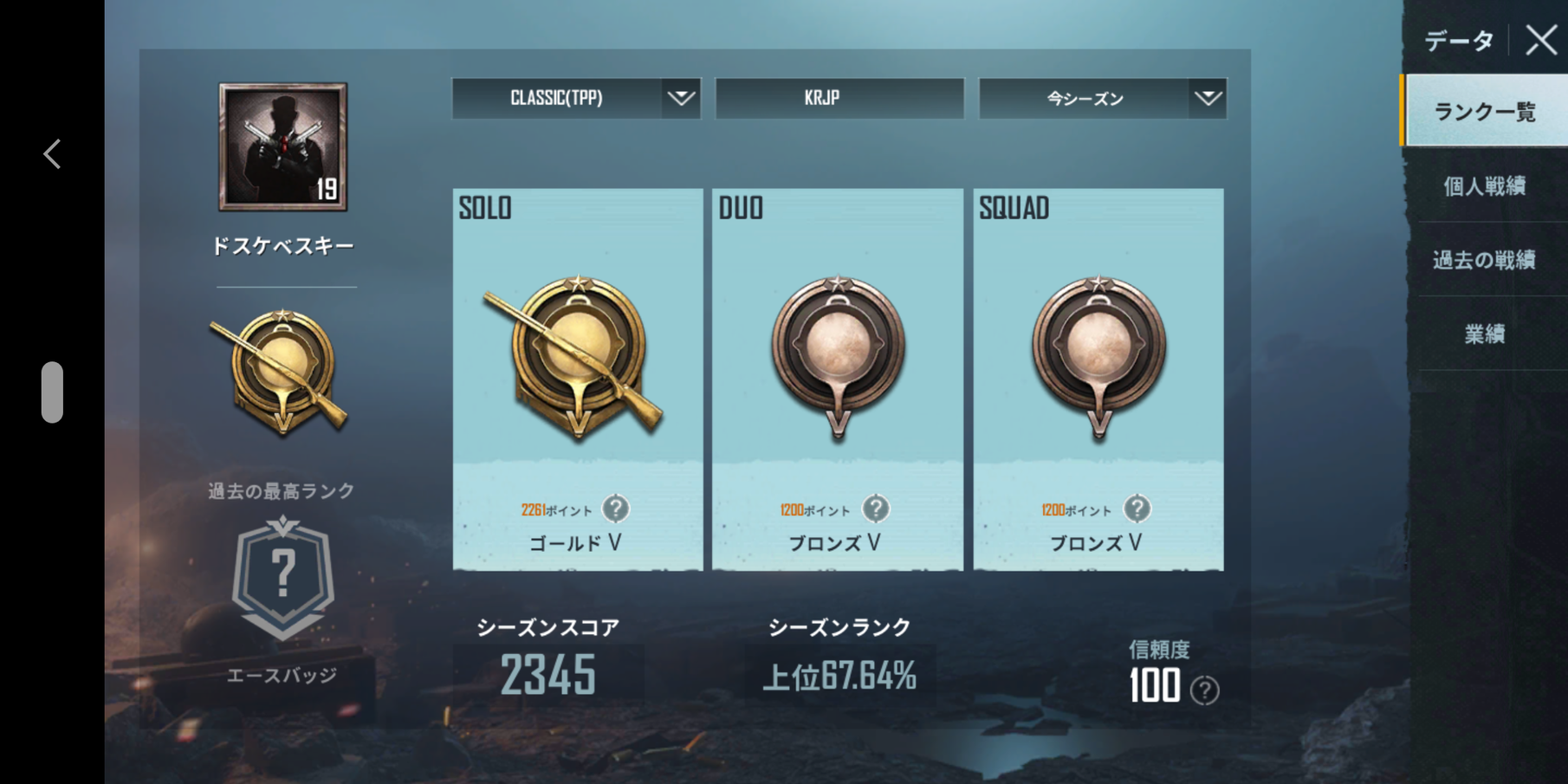The width and height of the screenshot is (1568, 784).
Task: Click the 信頼度 help question mark
Action: [1204, 690]
